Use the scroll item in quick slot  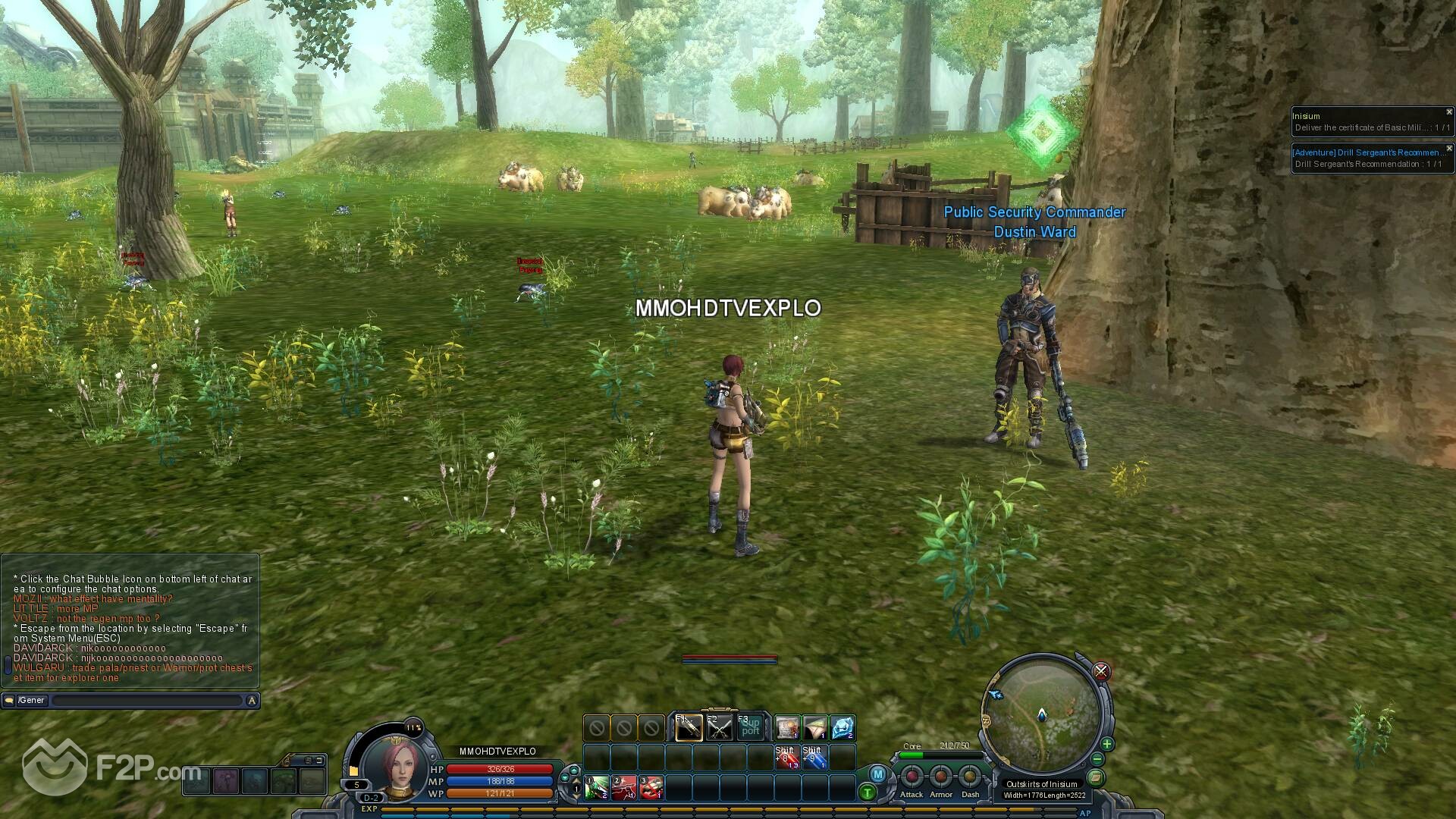pyautogui.click(x=787, y=728)
